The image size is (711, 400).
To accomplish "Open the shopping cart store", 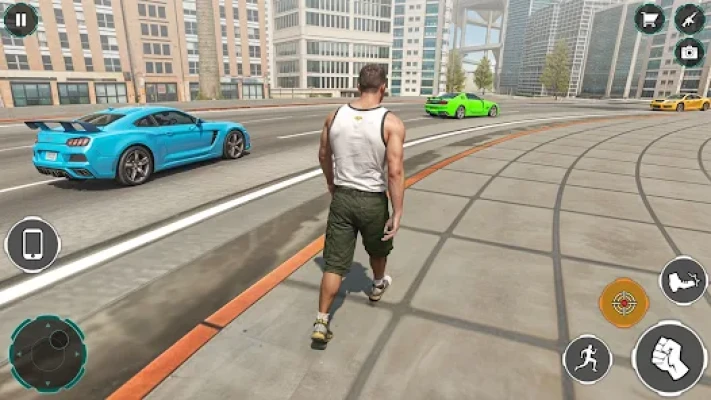I will pyautogui.click(x=650, y=18).
